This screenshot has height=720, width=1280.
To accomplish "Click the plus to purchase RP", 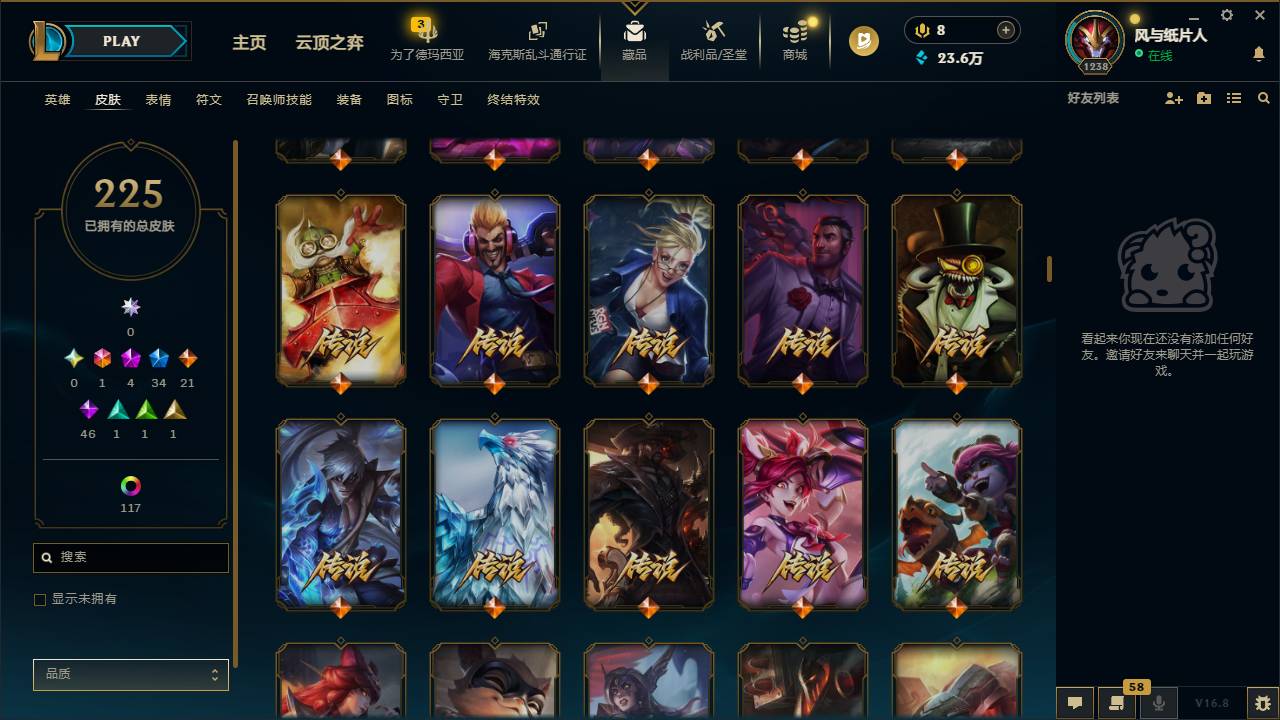I will click(1007, 30).
